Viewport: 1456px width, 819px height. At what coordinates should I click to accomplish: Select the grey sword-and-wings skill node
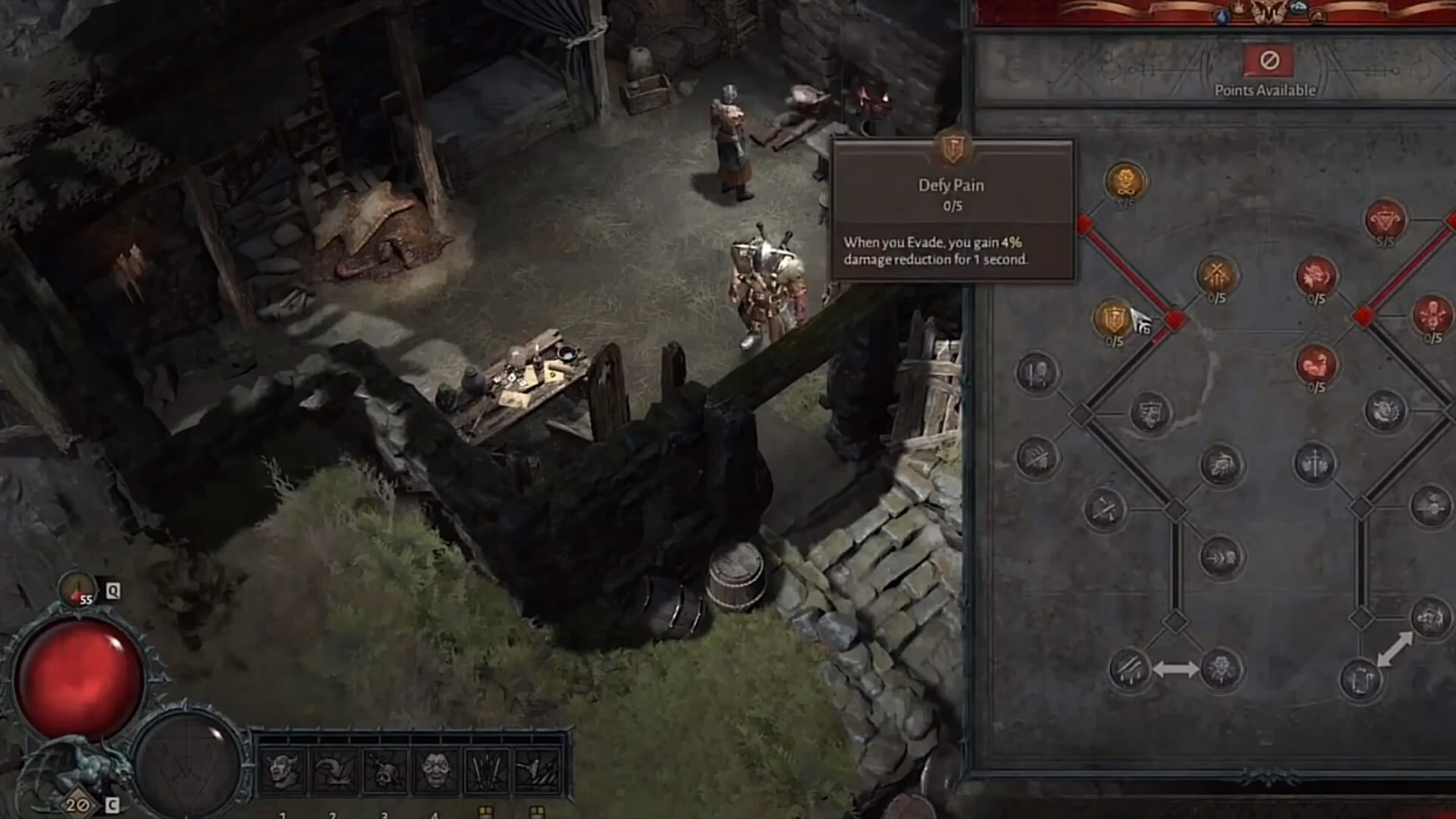pyautogui.click(x=1314, y=463)
